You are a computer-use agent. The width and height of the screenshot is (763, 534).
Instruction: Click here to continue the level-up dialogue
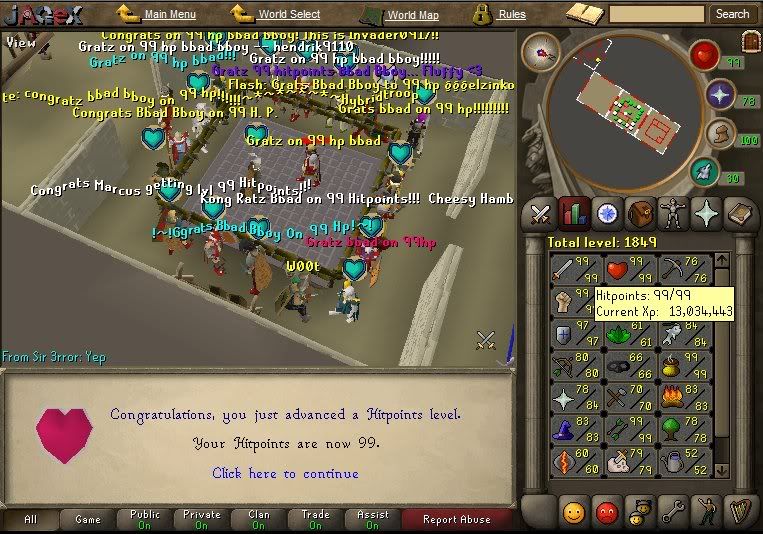coord(285,473)
